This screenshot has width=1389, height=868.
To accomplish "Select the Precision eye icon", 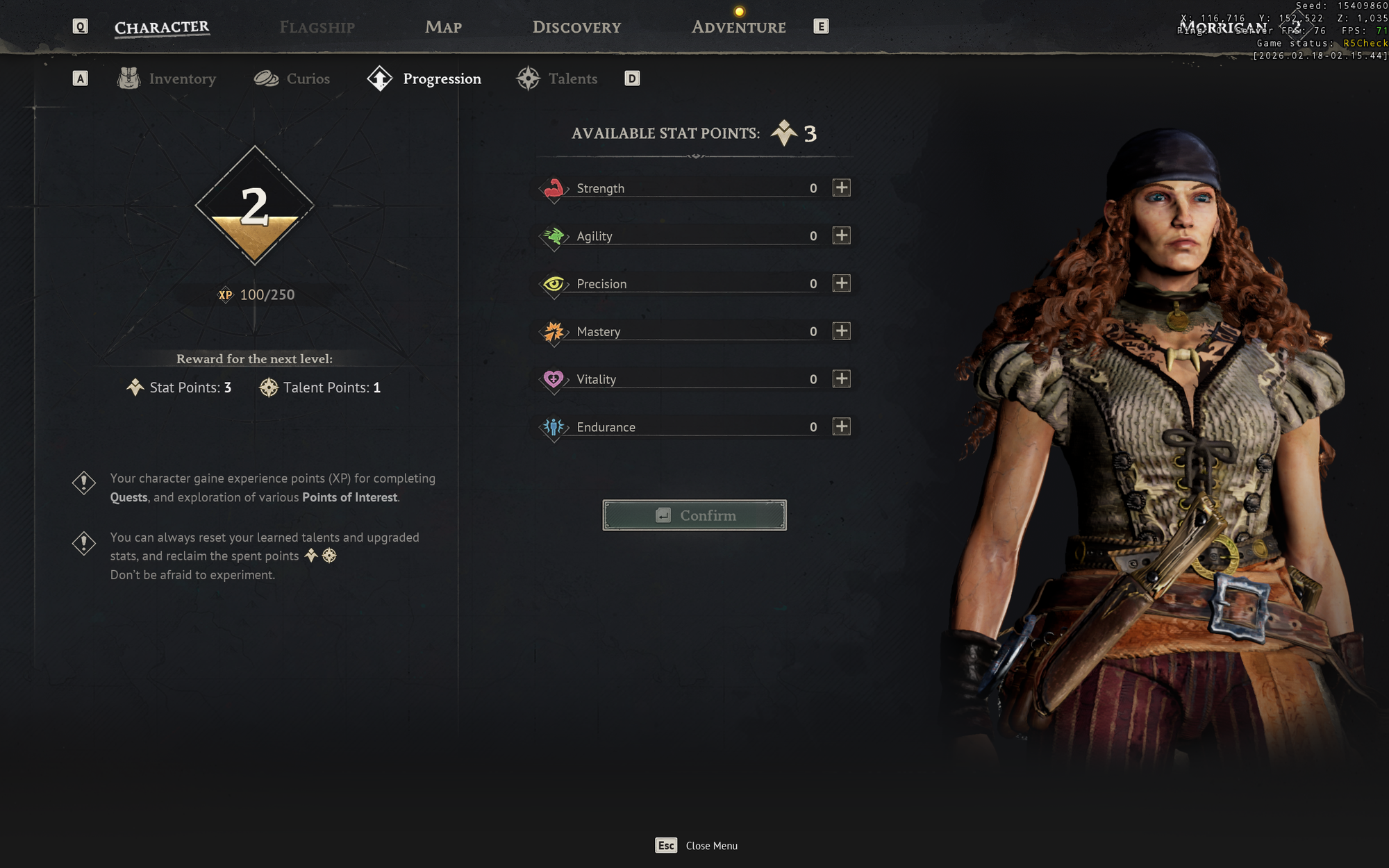I will coord(553,283).
